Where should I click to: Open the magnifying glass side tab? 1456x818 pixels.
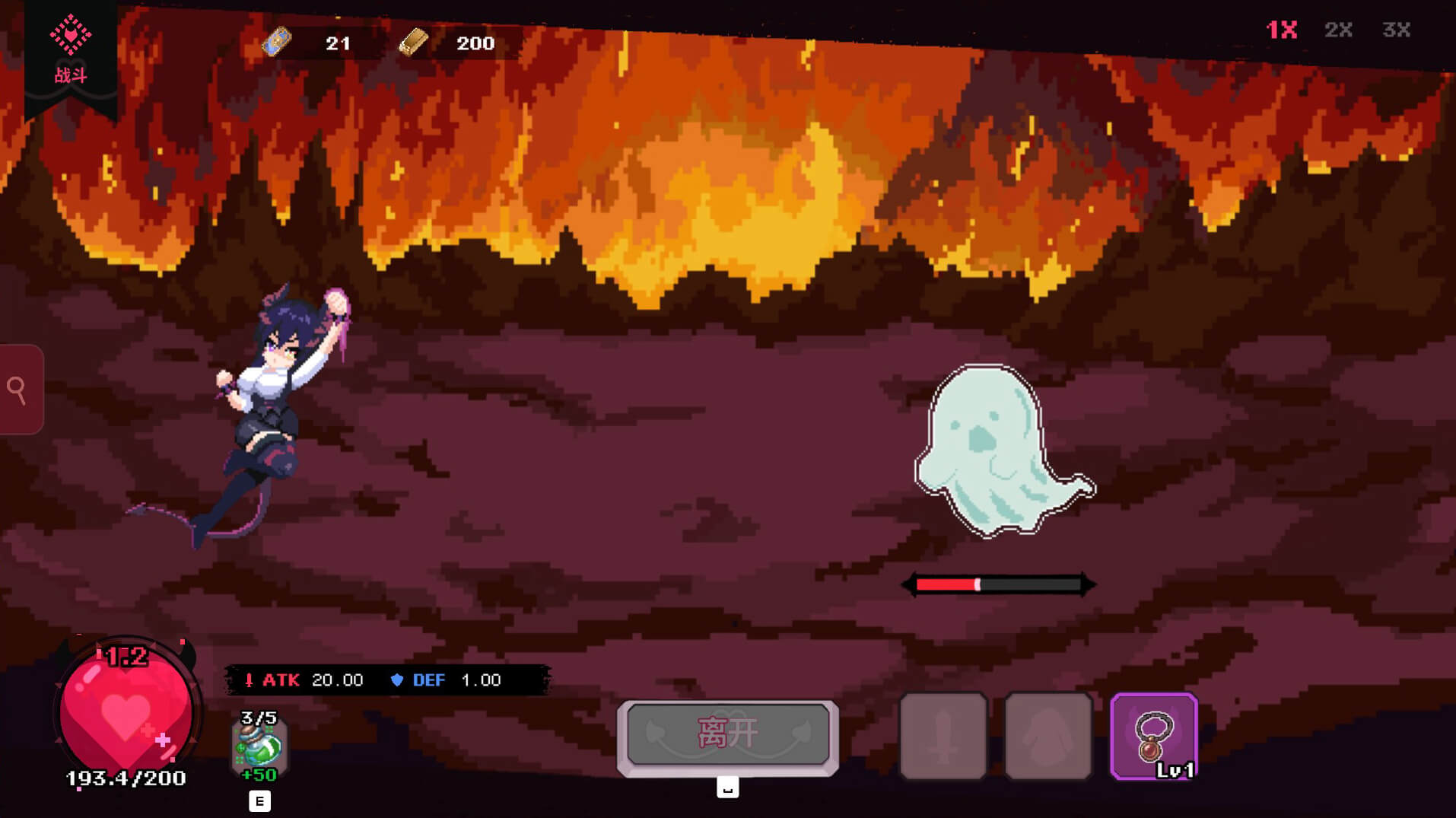[19, 390]
